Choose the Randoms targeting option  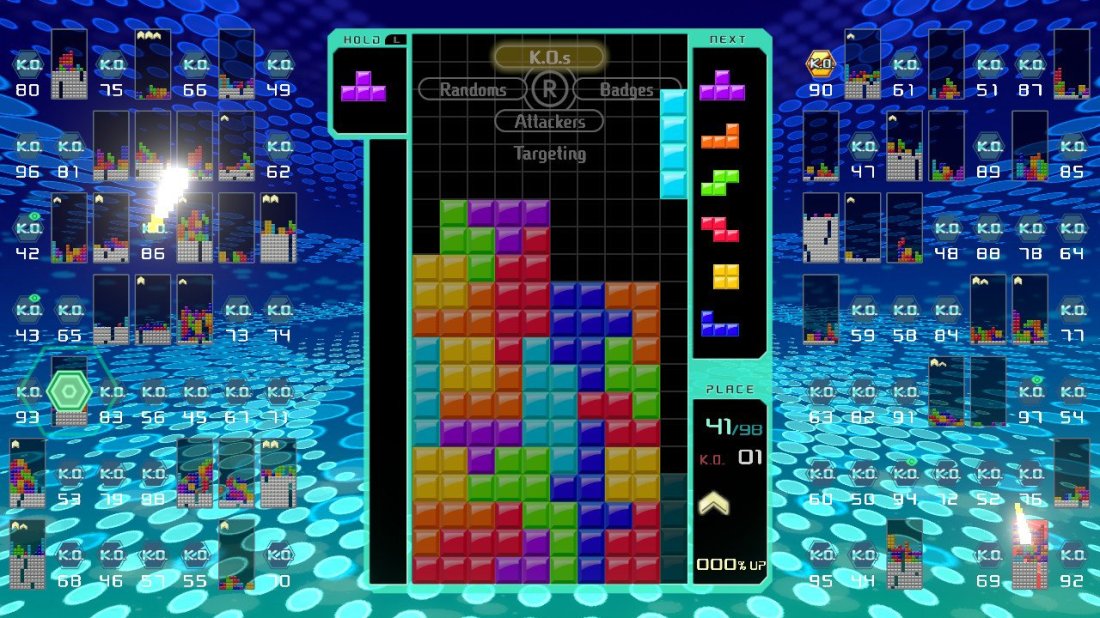[x=474, y=90]
